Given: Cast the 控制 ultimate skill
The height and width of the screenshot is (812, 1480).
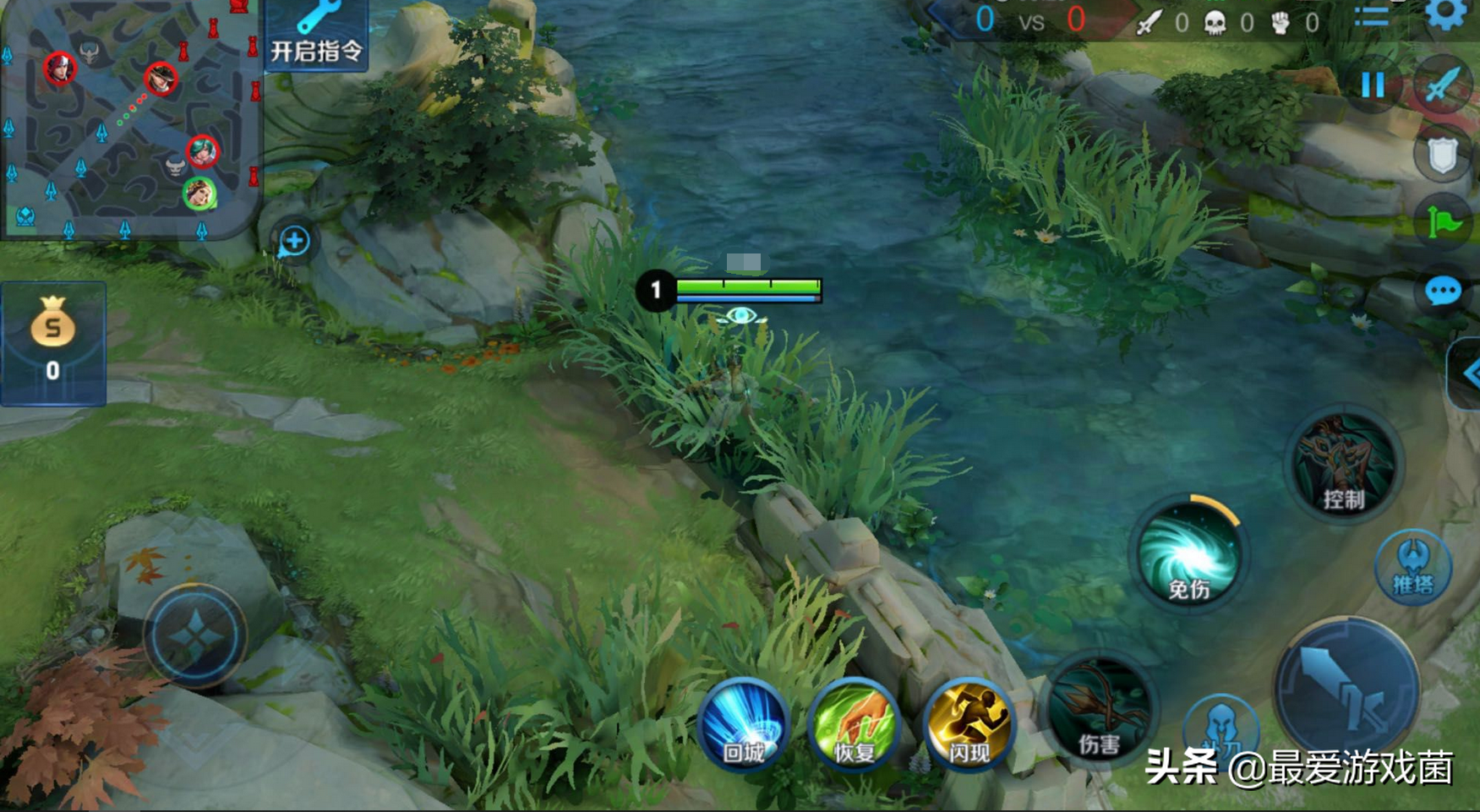Looking at the screenshot, I should coord(1343,466).
